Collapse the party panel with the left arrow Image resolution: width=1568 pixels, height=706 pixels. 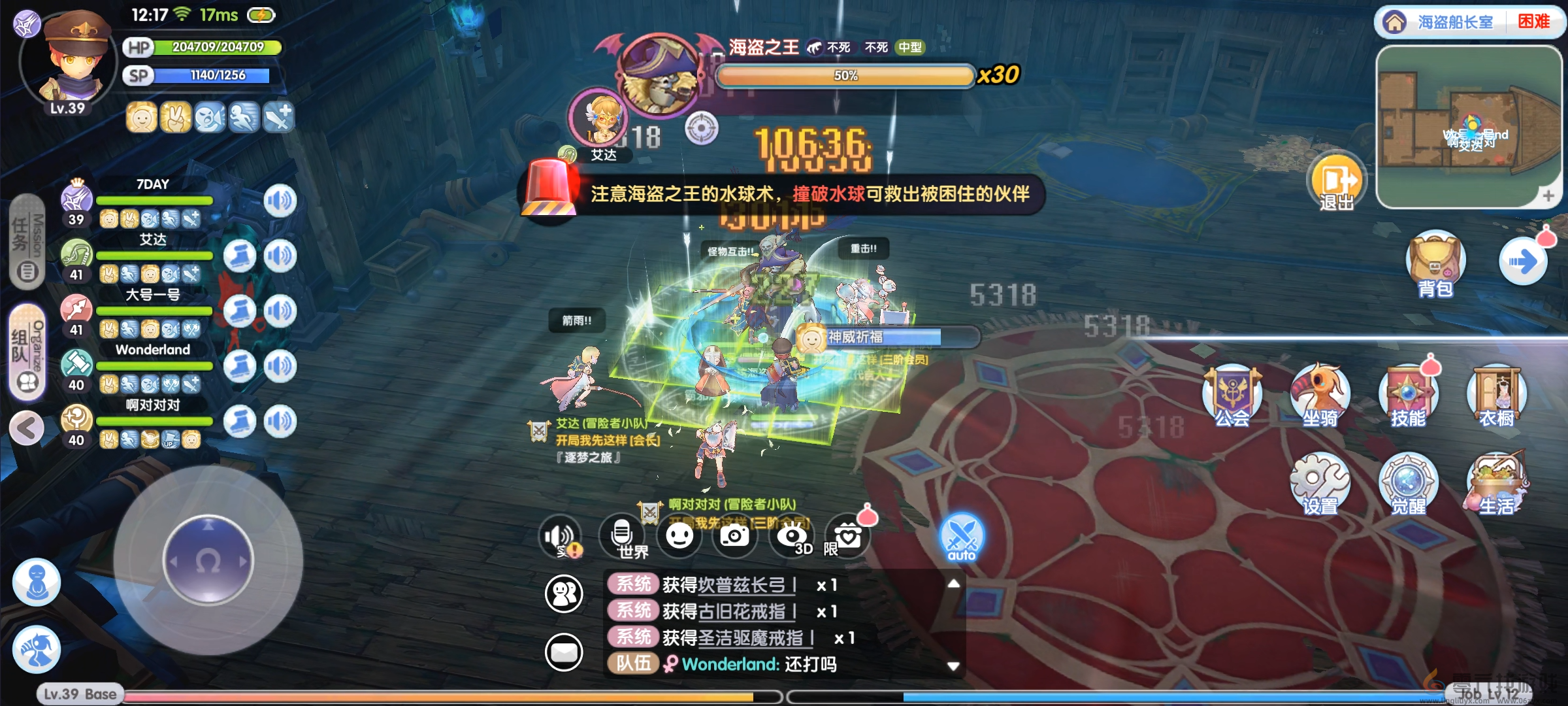(27, 429)
